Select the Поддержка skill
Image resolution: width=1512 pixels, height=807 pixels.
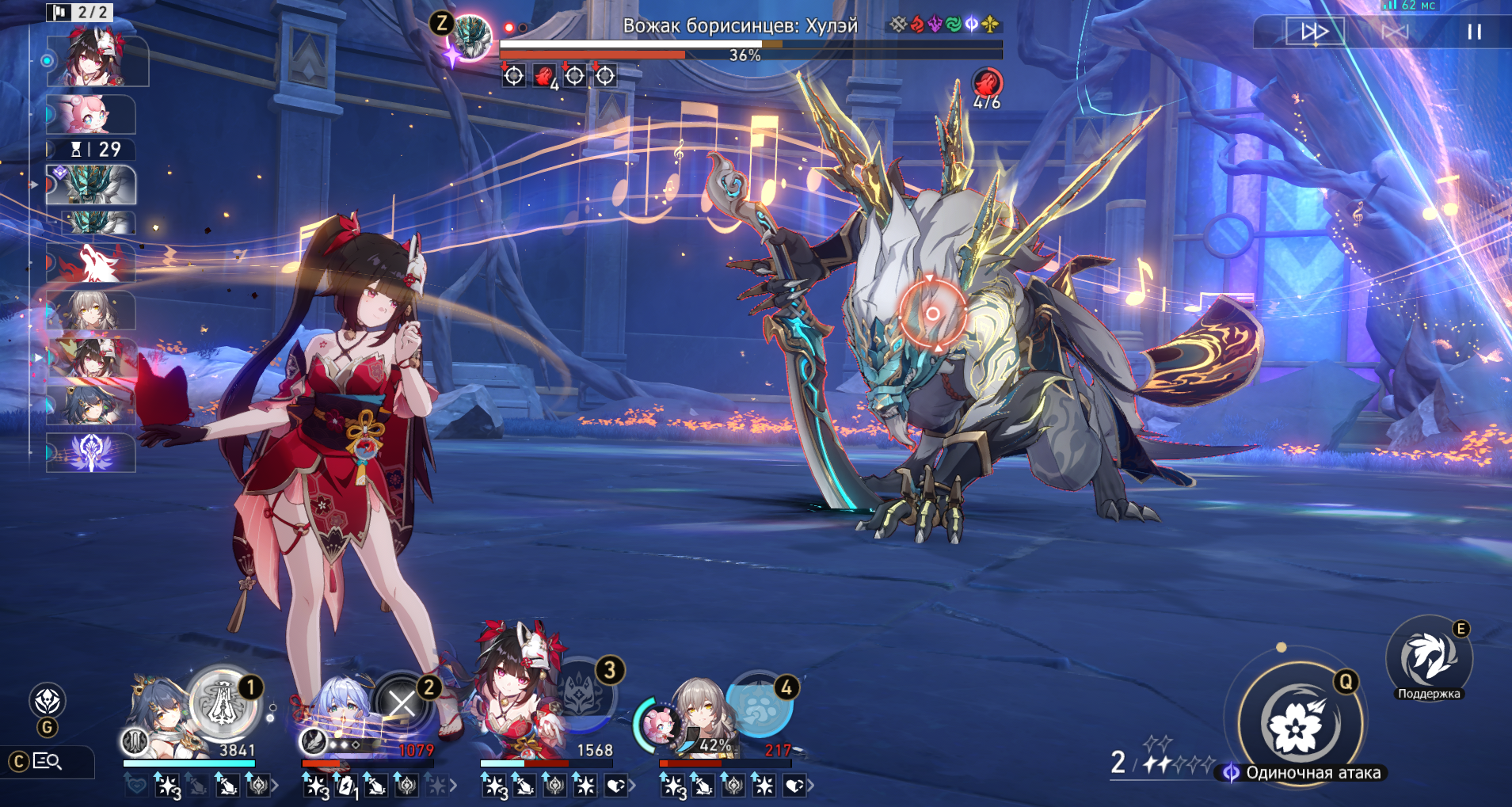tap(1429, 659)
